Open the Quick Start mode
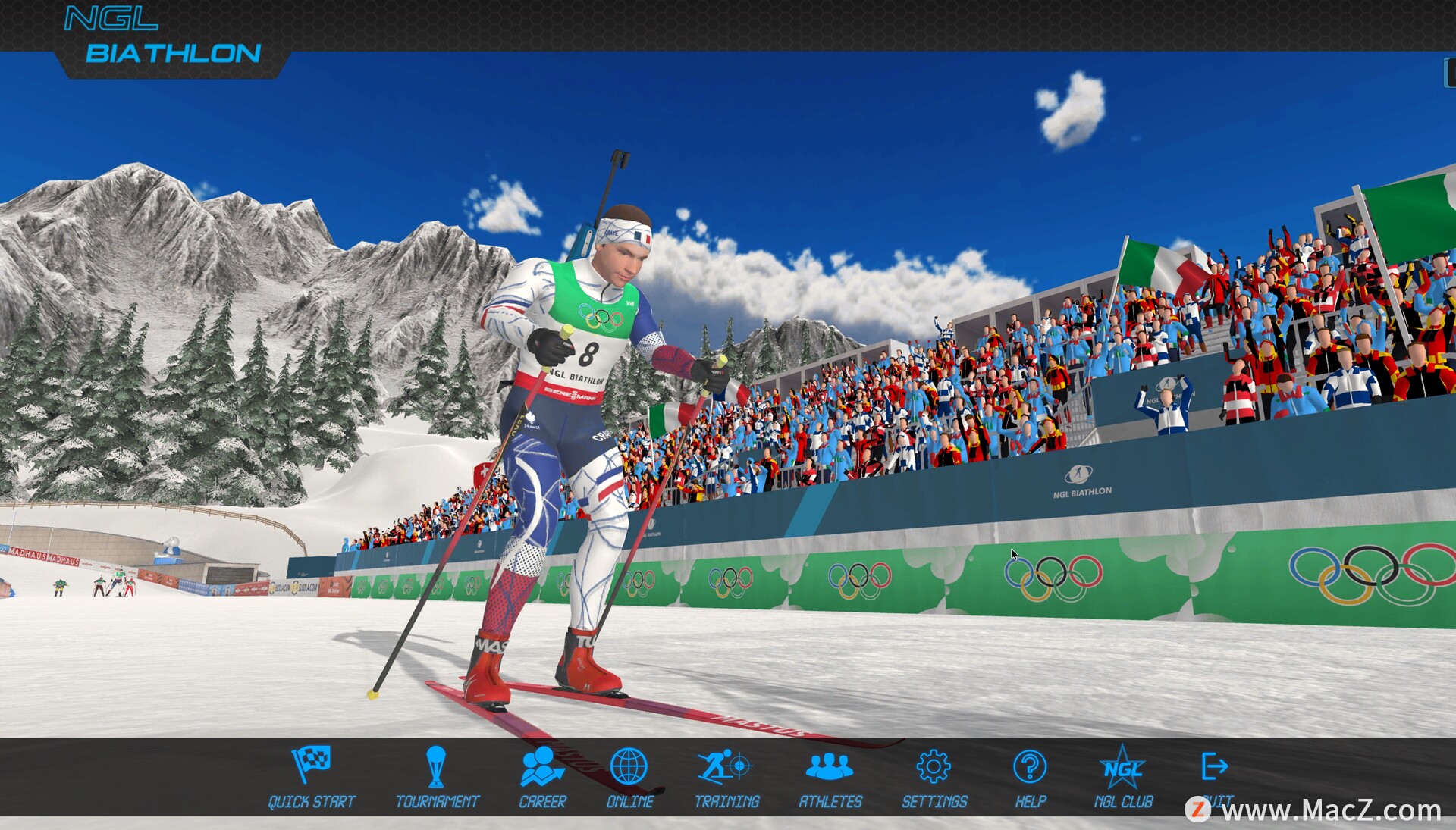The height and width of the screenshot is (830, 1456). 312,776
